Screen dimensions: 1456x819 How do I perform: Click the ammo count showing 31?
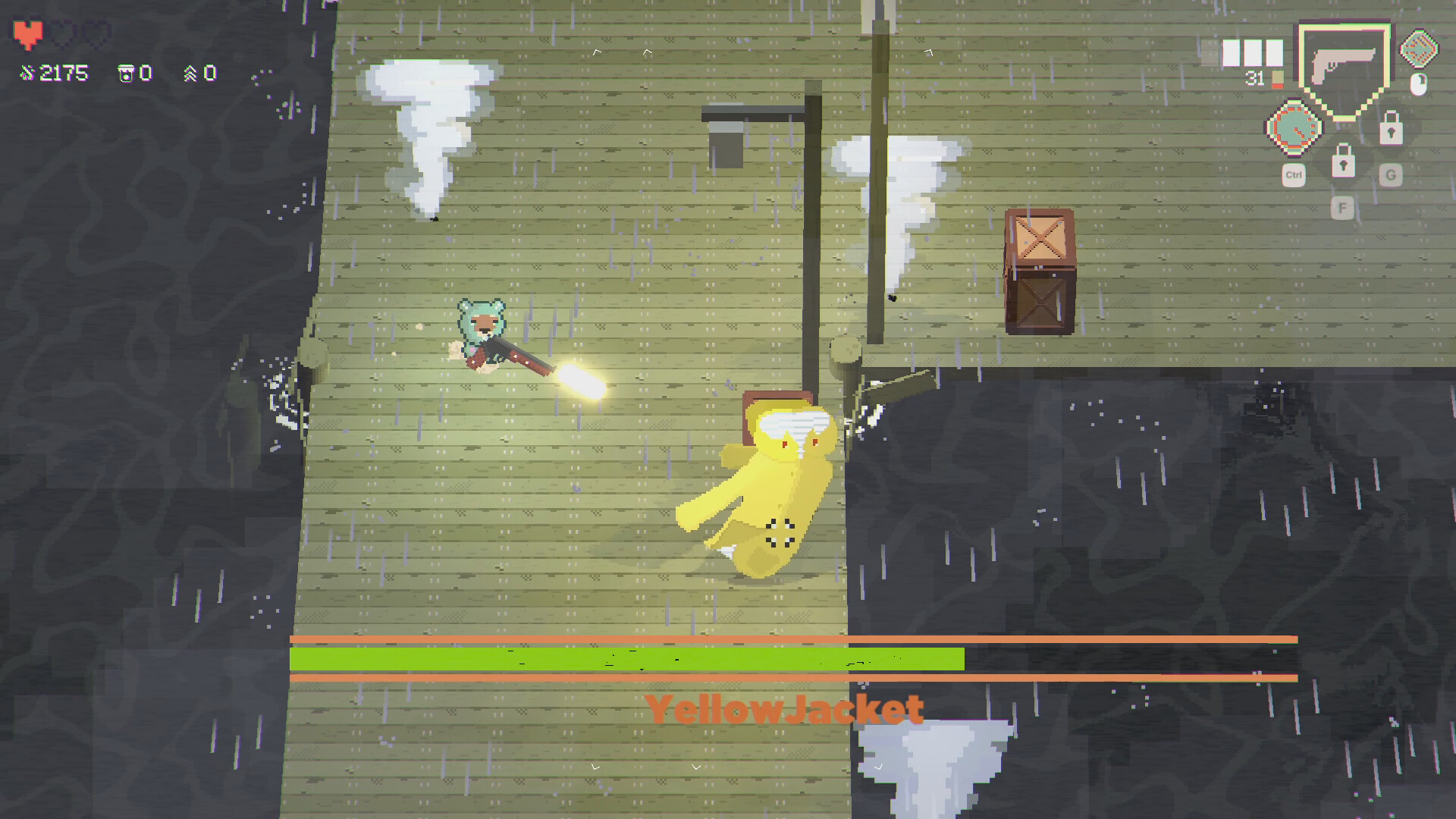click(1254, 78)
